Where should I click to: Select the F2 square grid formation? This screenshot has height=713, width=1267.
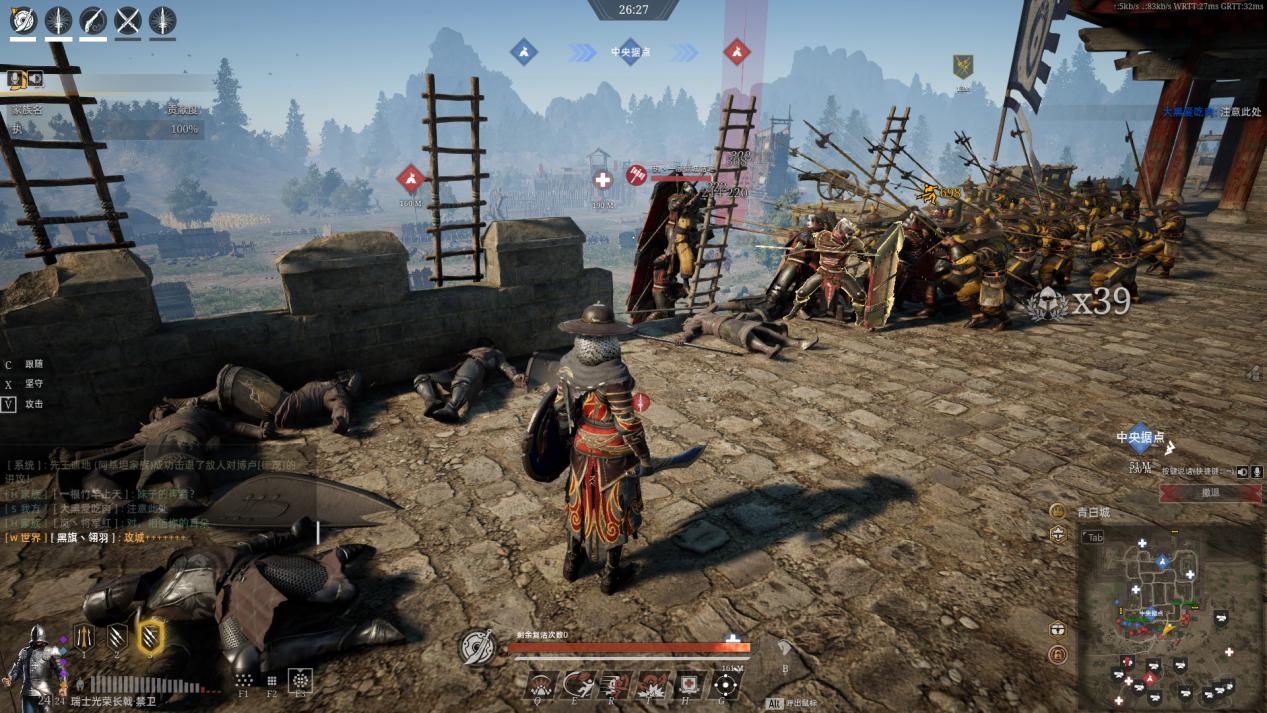[x=271, y=679]
